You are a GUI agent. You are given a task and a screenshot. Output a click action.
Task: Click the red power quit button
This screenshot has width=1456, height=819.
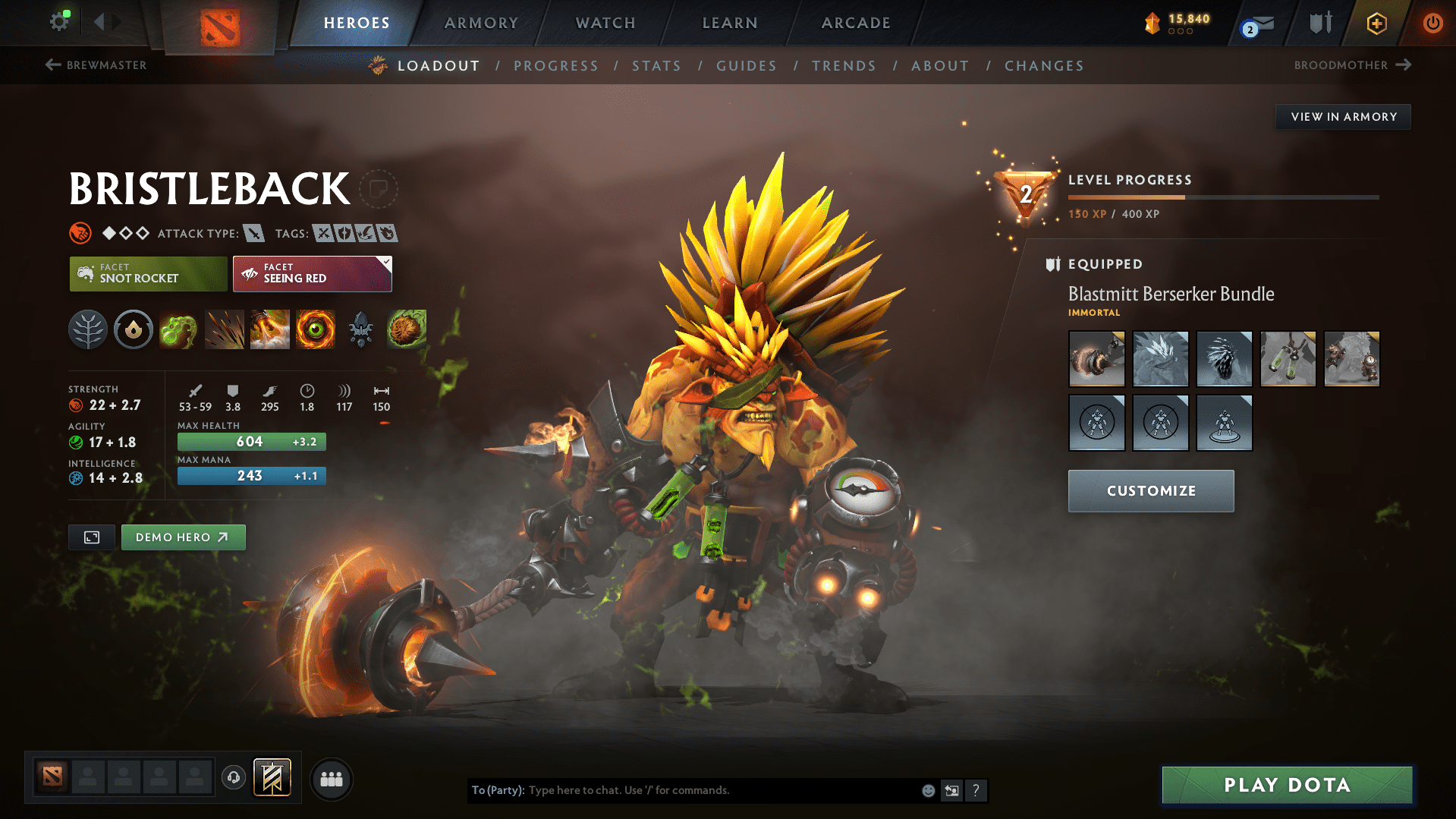(1432, 23)
